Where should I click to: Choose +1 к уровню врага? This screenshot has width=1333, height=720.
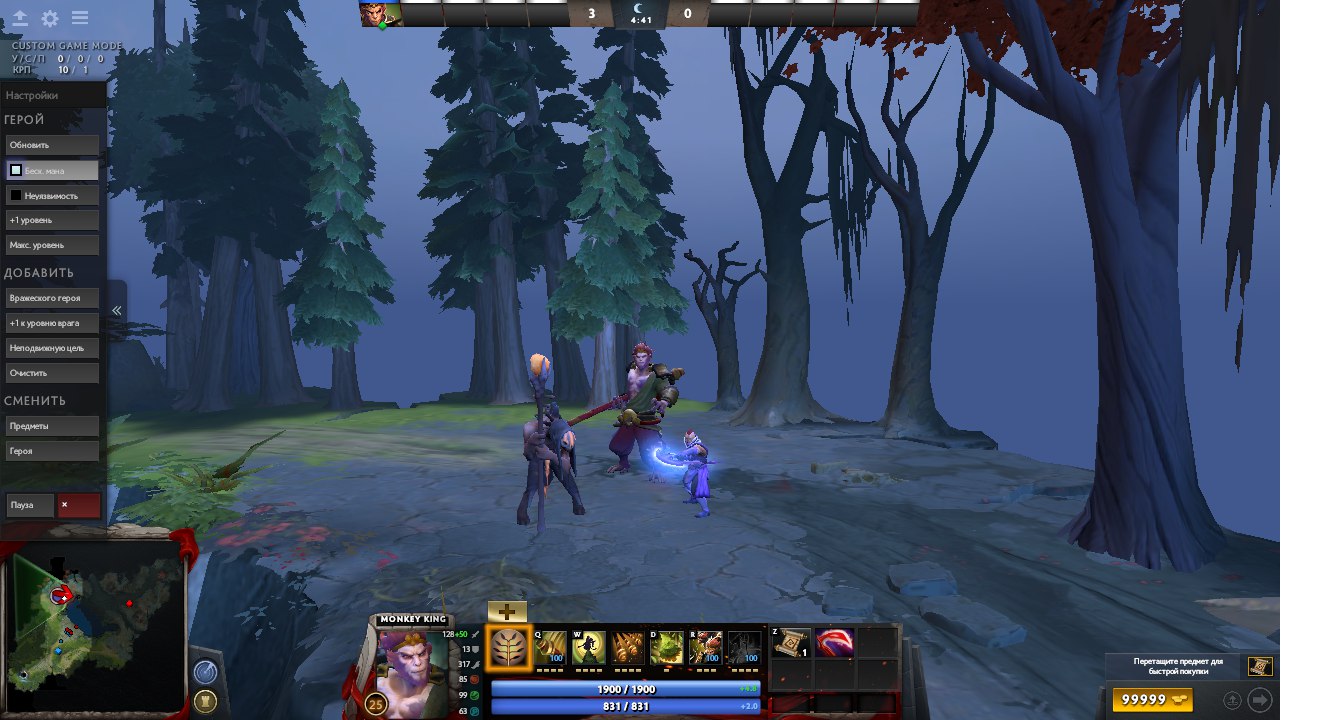click(x=52, y=324)
